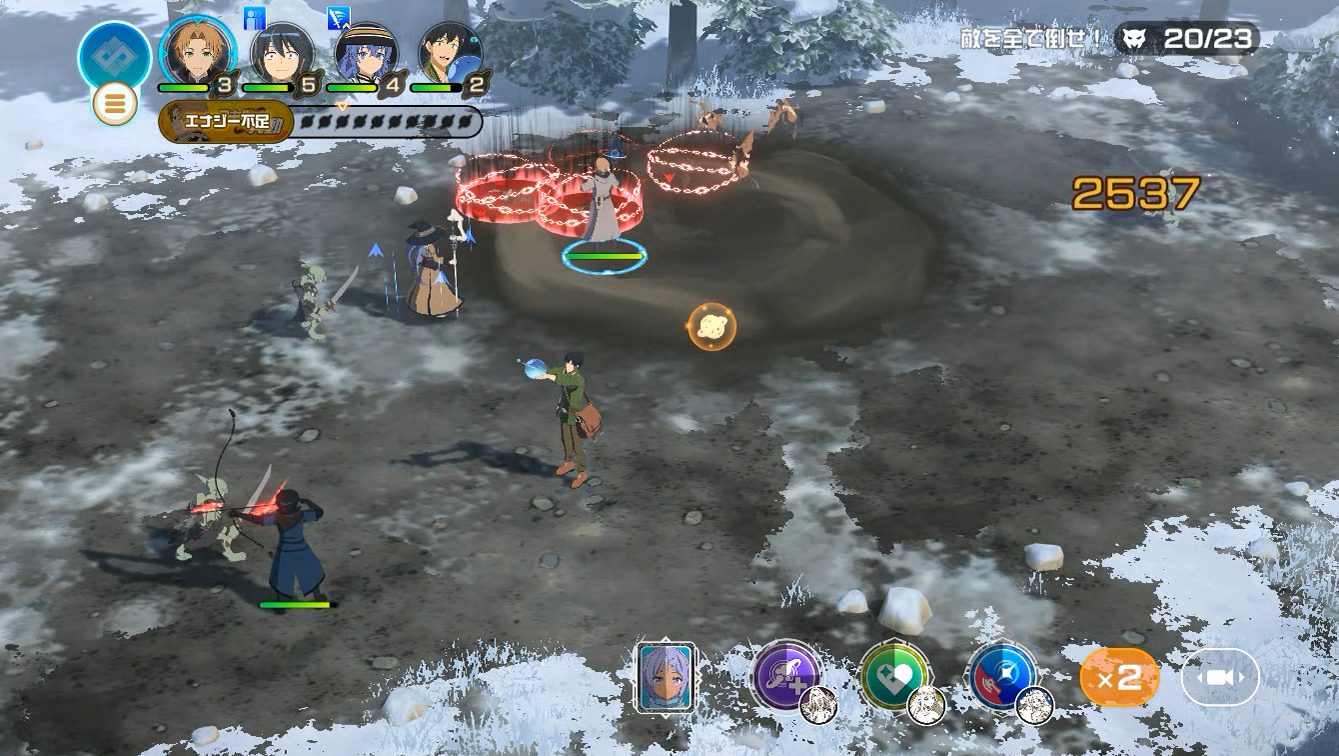The height and width of the screenshot is (756, 1339).
Task: Use the green heart healing skill
Action: [894, 676]
